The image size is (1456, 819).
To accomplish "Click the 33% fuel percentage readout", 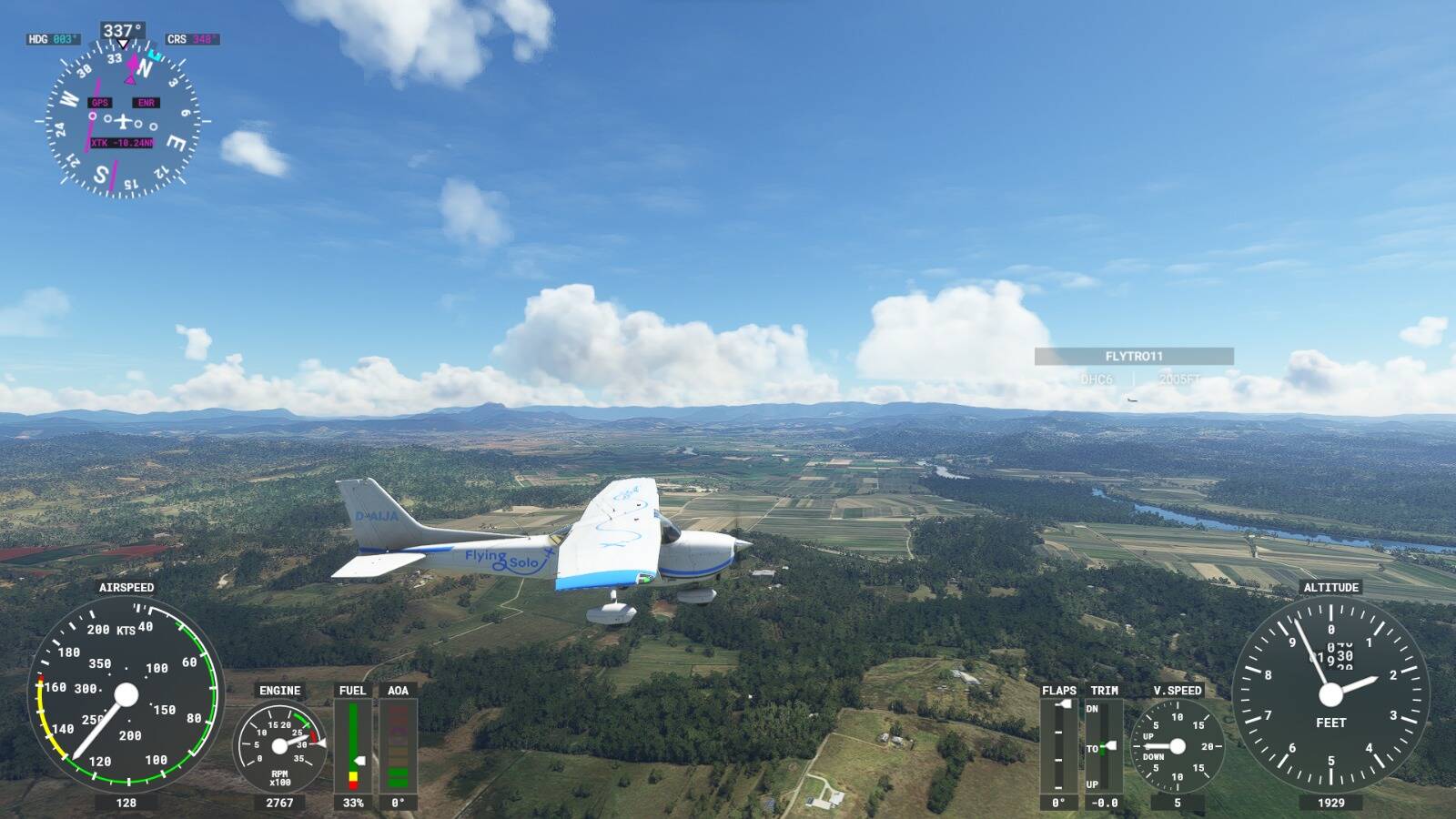I will click(353, 804).
